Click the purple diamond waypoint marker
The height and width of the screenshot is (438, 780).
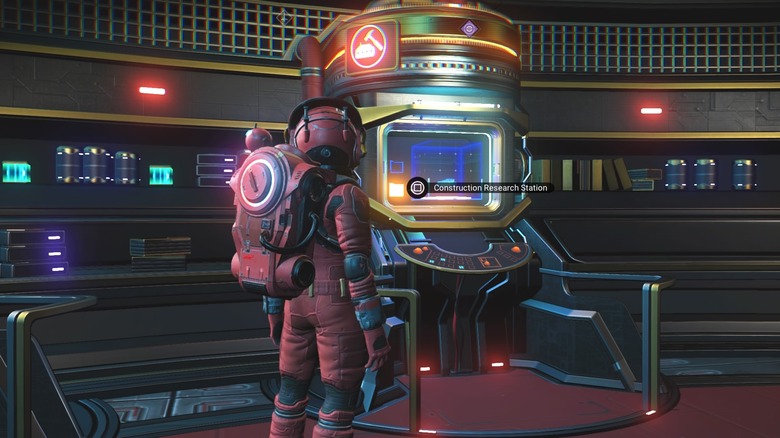click(469, 28)
